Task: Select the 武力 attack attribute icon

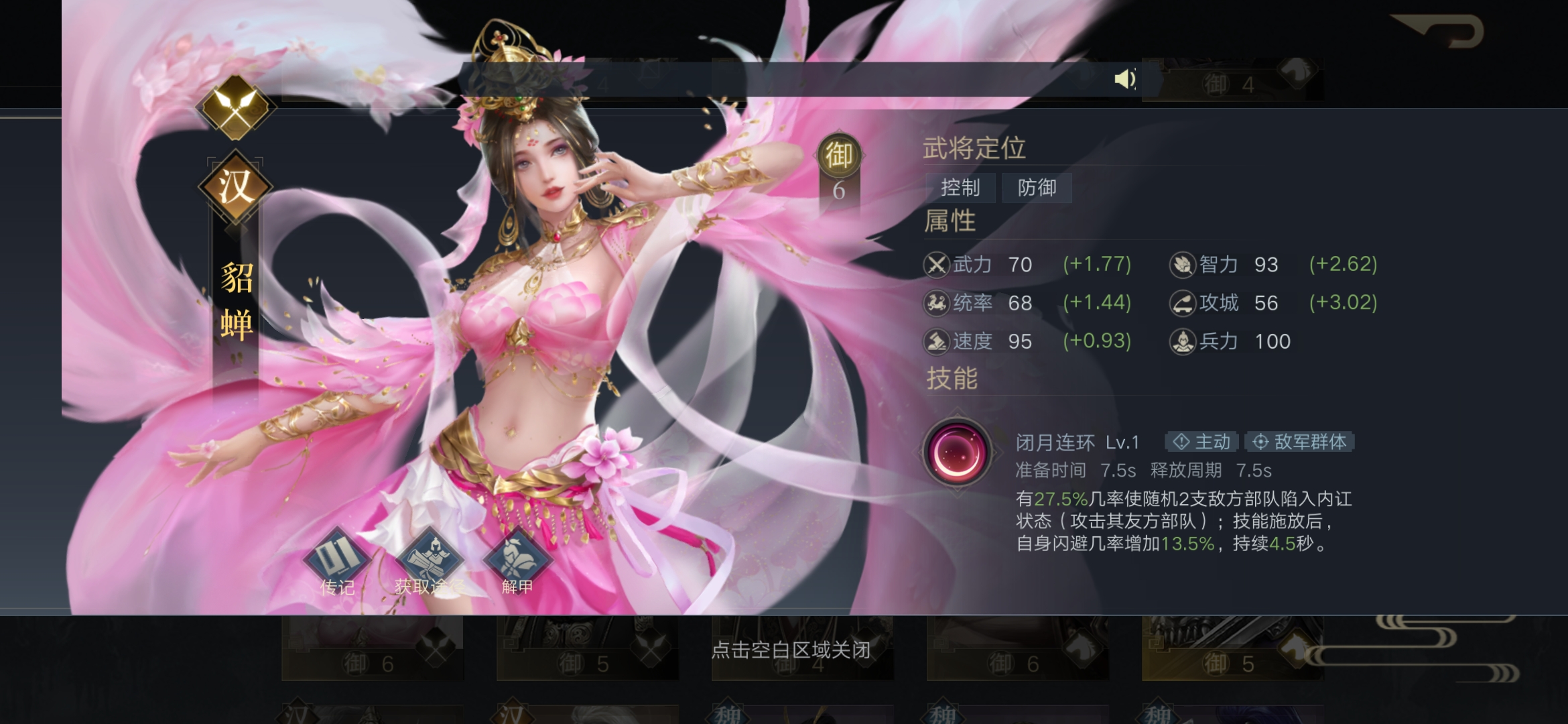Action: click(x=937, y=265)
